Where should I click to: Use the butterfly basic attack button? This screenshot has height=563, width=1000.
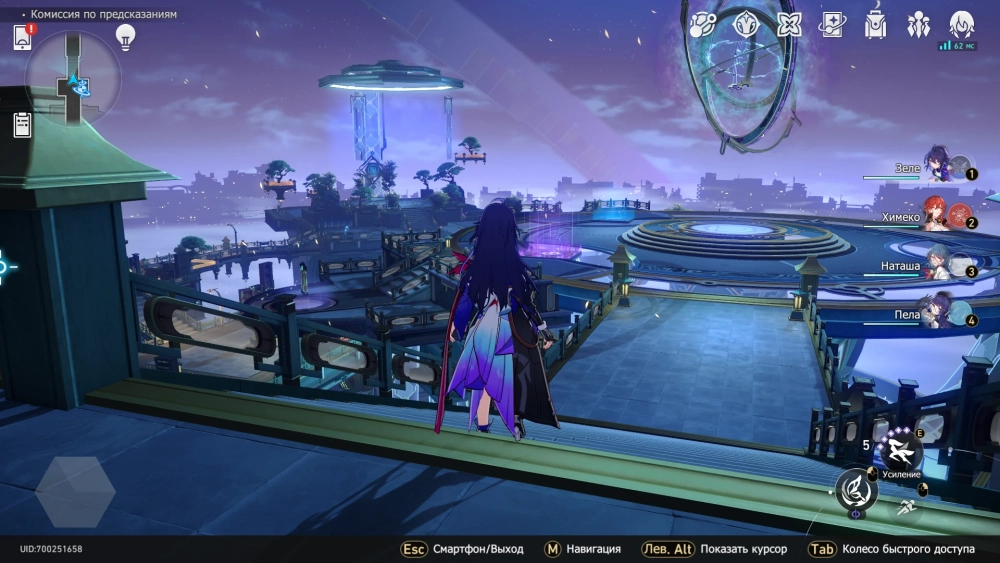click(857, 489)
